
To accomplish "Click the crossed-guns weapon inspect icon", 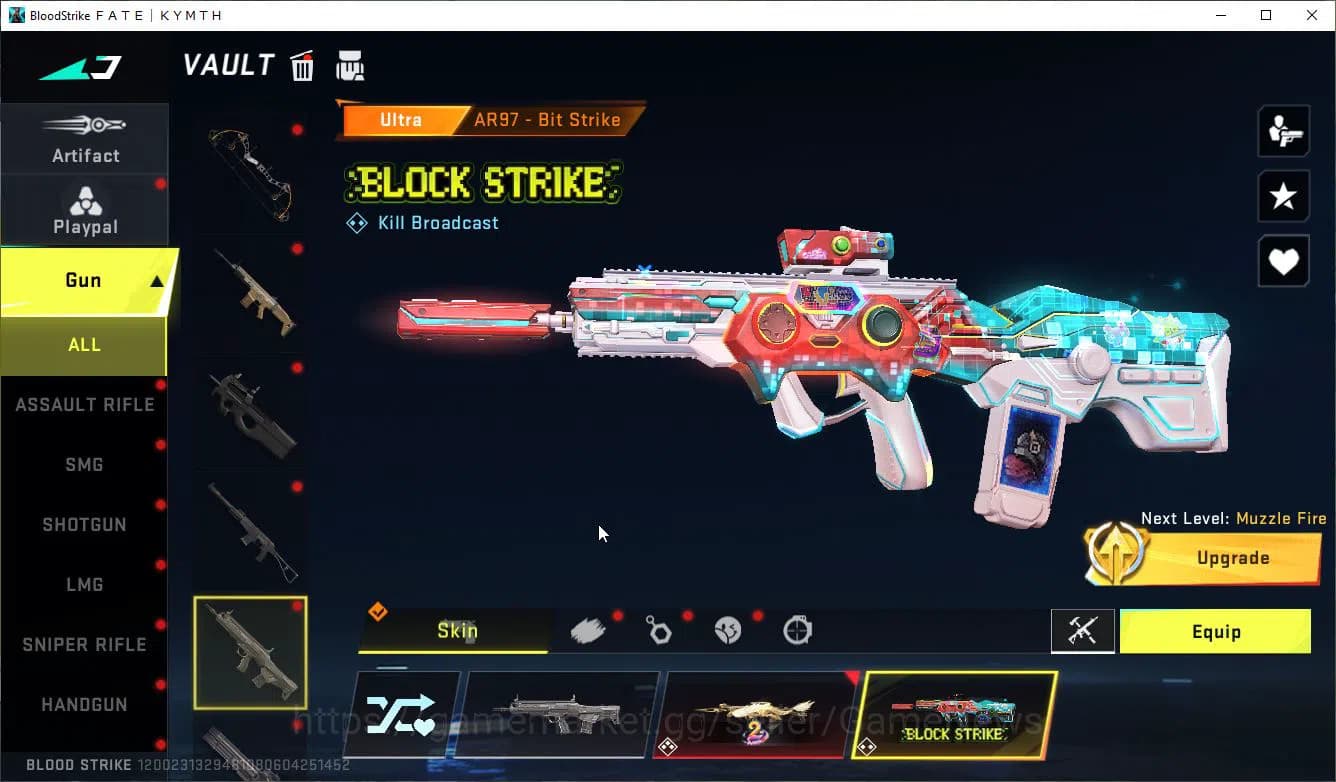I will click(1083, 631).
